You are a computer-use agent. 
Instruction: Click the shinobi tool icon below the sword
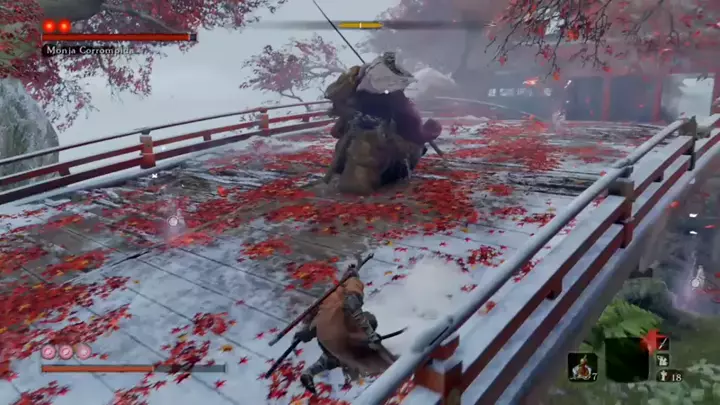pos(662,359)
